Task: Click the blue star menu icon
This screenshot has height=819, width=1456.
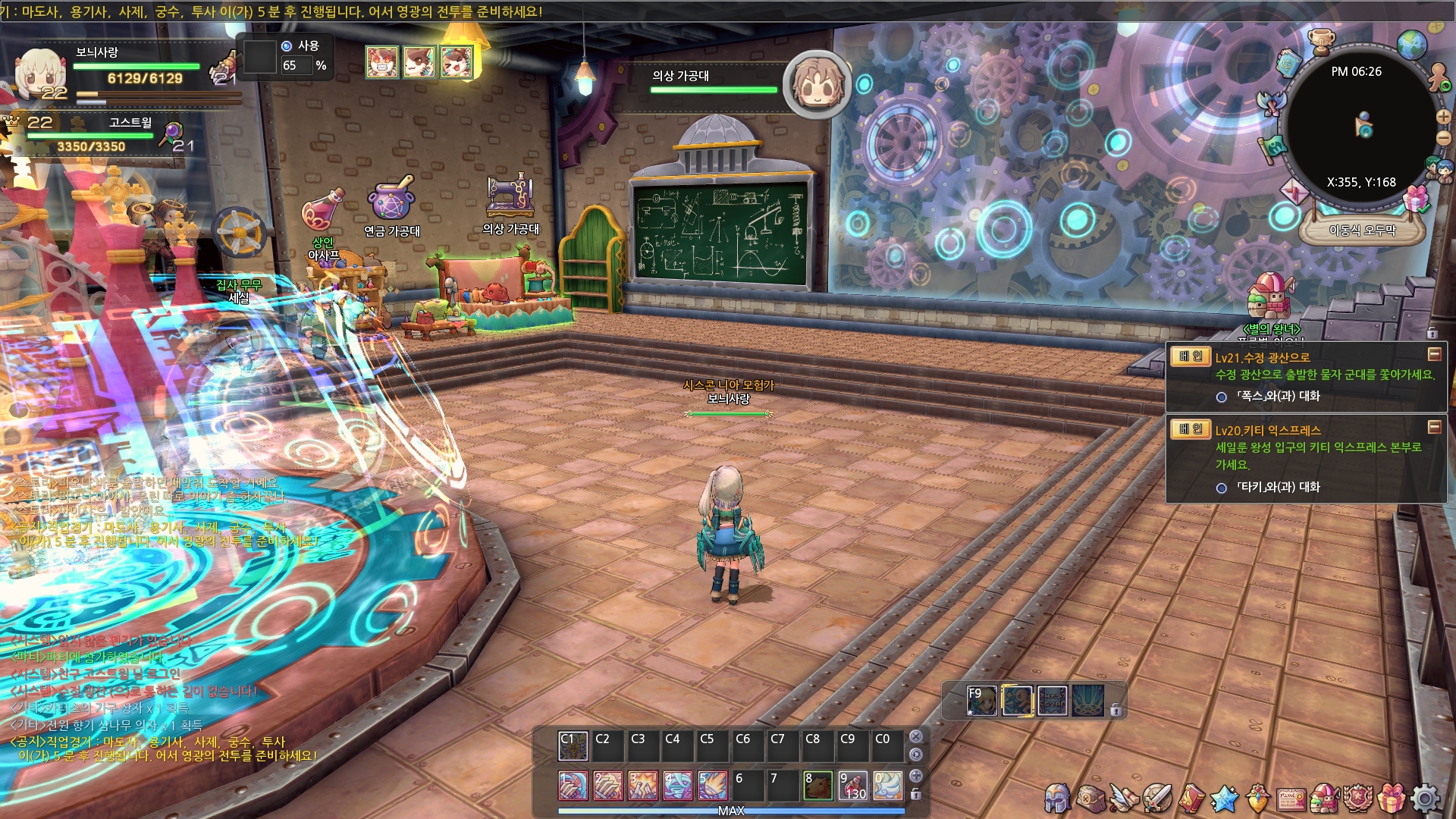Action: (1224, 798)
